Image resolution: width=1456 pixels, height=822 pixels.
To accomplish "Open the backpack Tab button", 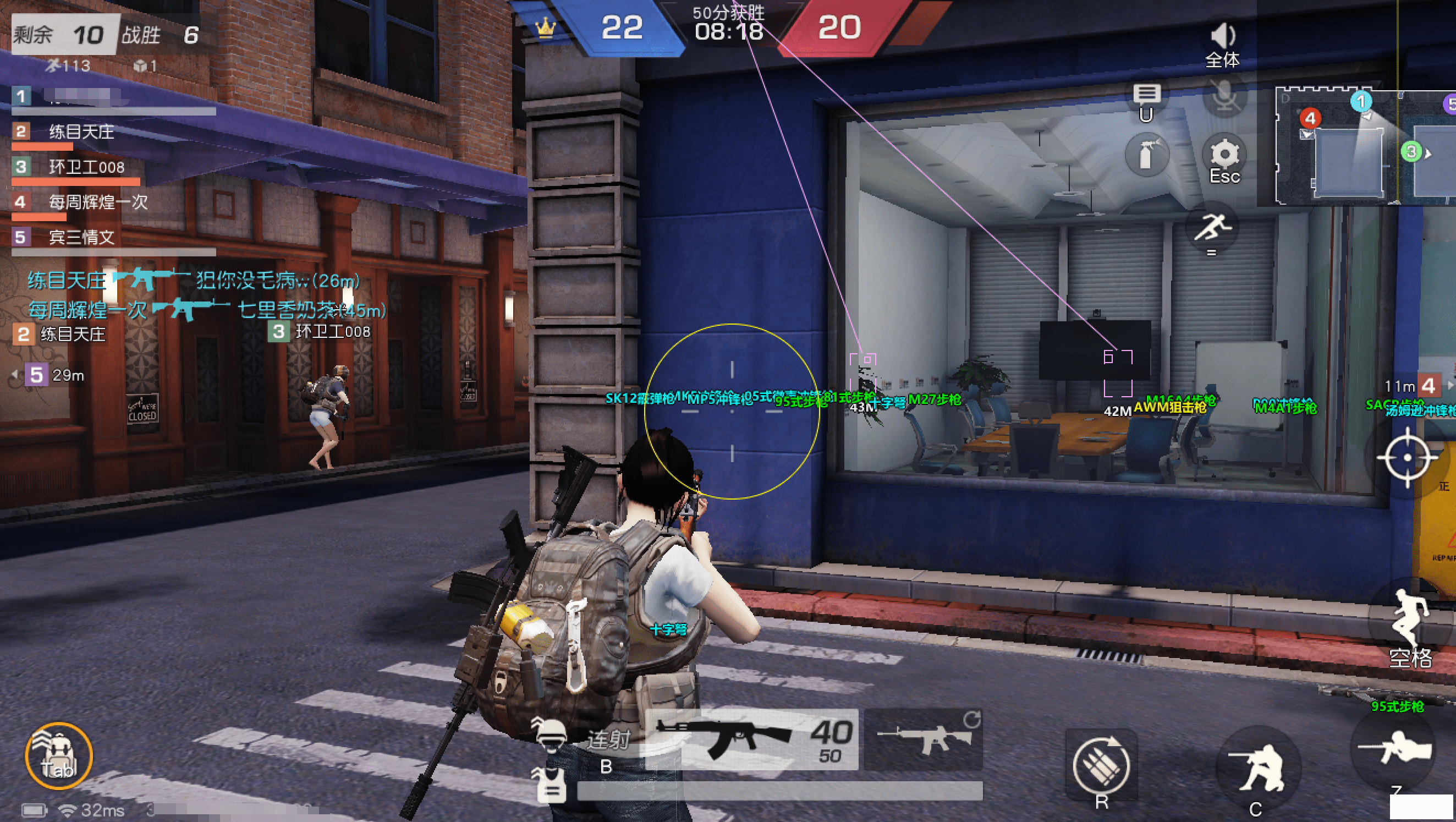I will pos(59,755).
